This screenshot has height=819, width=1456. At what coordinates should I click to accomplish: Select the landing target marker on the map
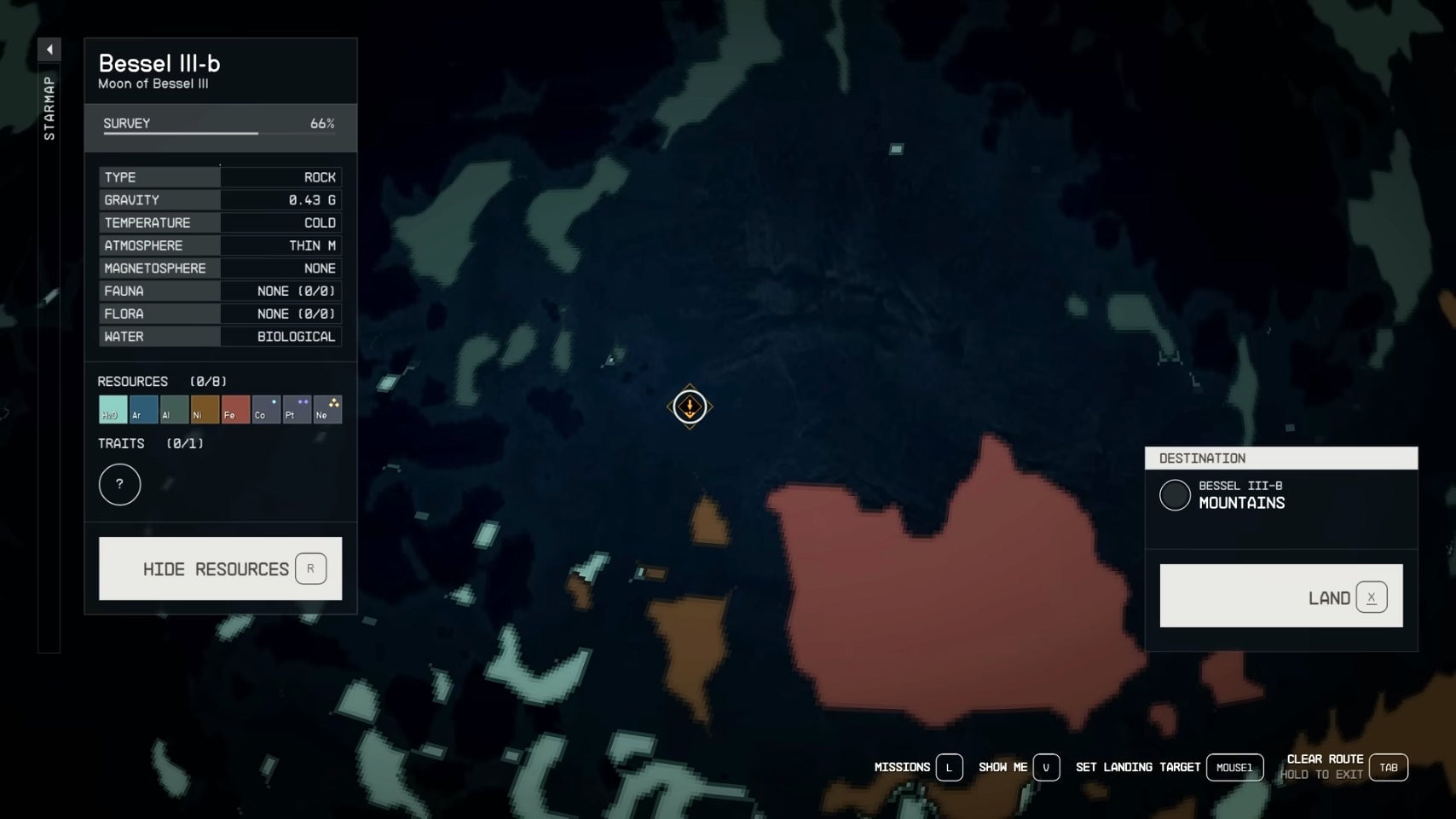pos(690,407)
